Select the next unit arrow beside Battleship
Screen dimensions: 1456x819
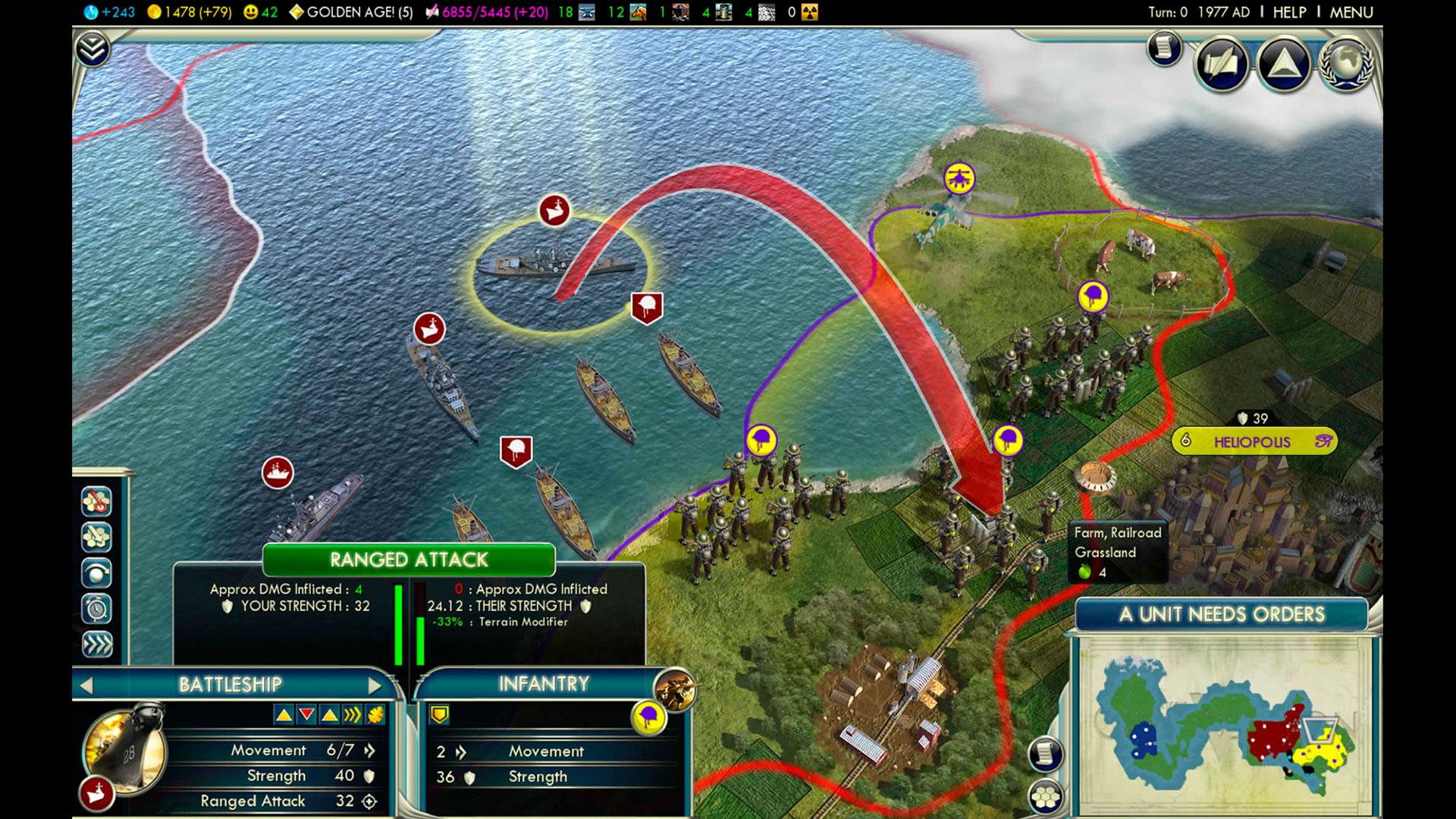[x=375, y=686]
